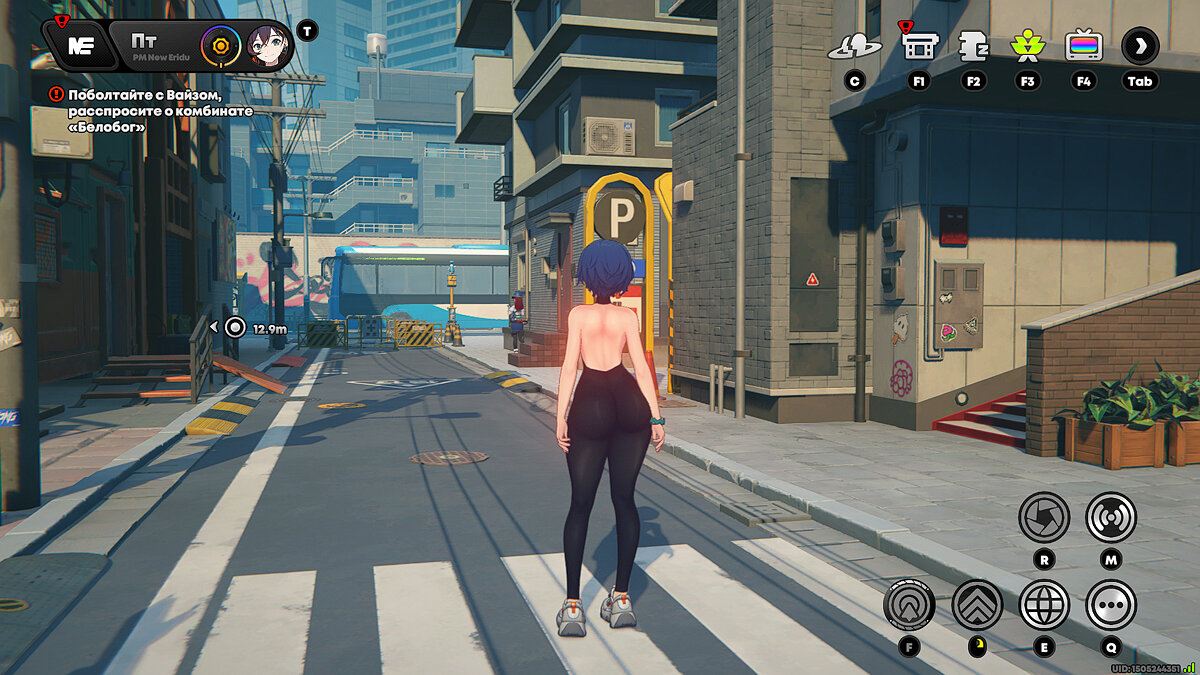Viewport: 1200px width, 675px height.
Task: Open the green winged figure icon
Action: (x=1027, y=45)
